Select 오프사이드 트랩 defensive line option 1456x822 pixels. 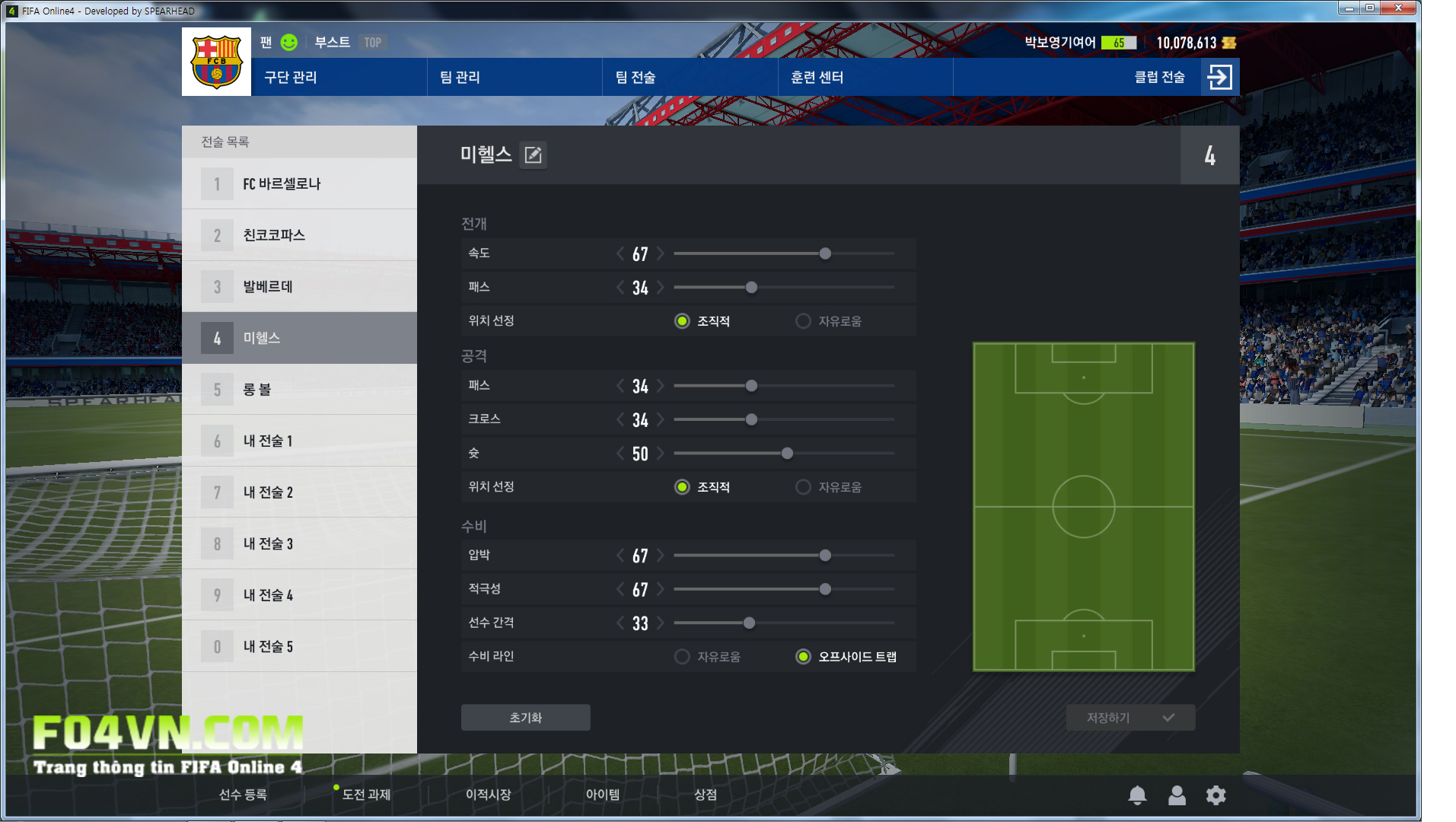pyautogui.click(x=803, y=657)
